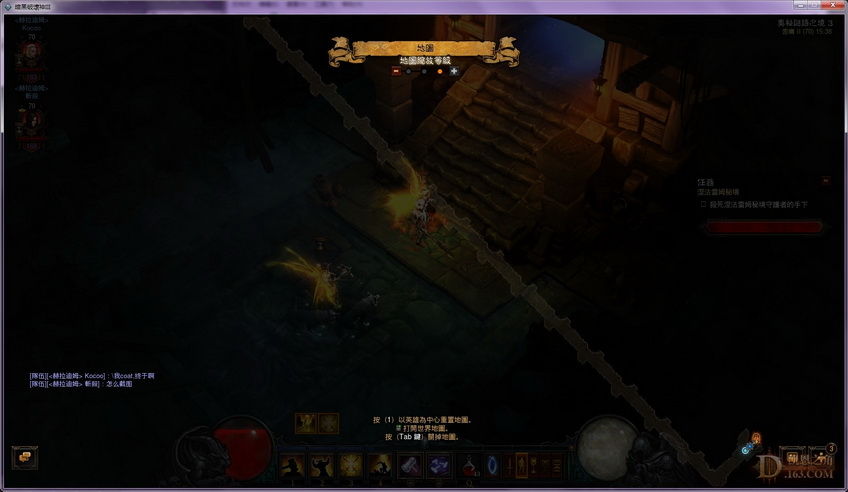Screen dimensions: 848x492
Task: Open the chat button at bottom left
Action: point(23,455)
